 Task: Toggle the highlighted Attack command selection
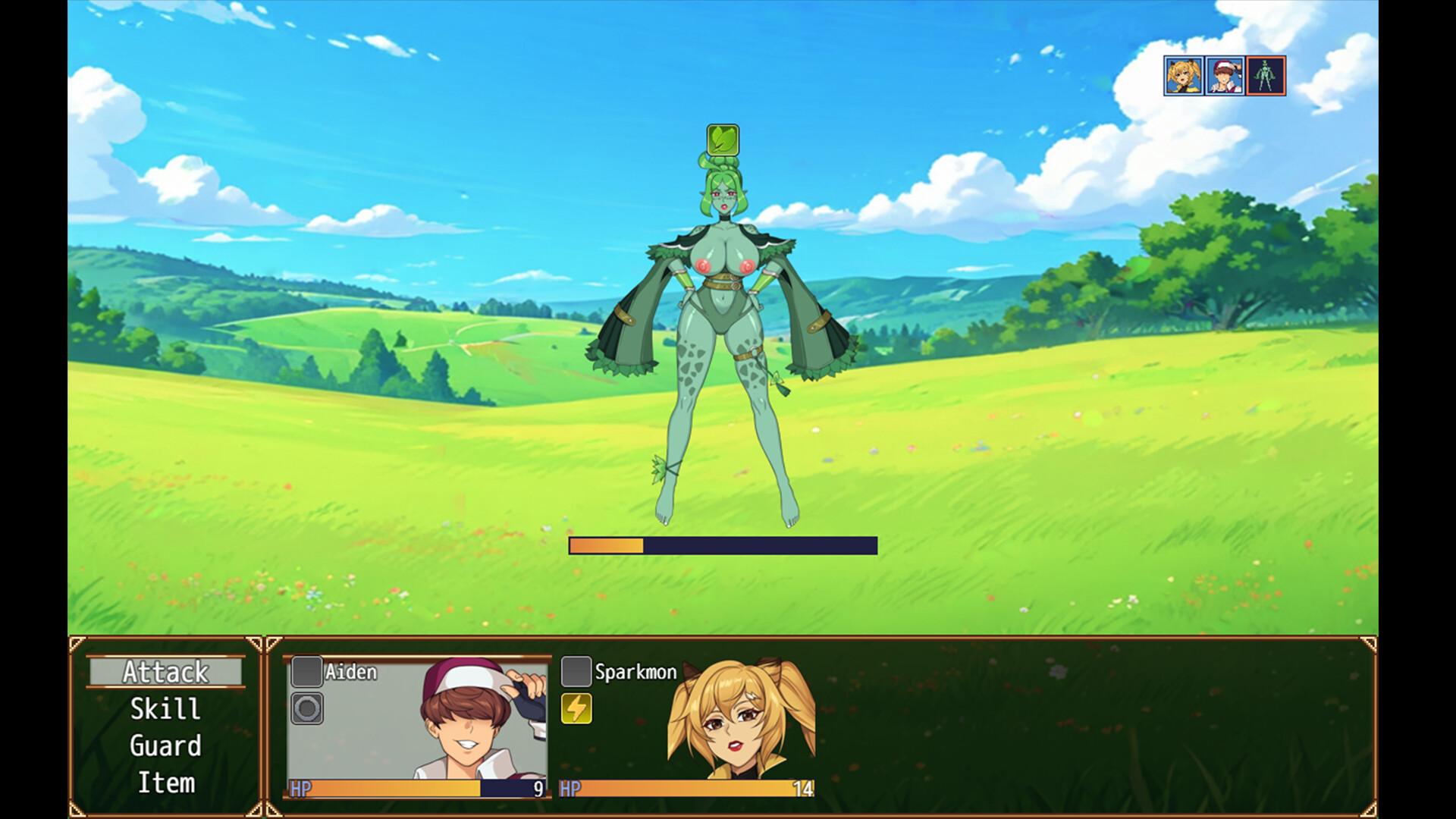point(165,672)
